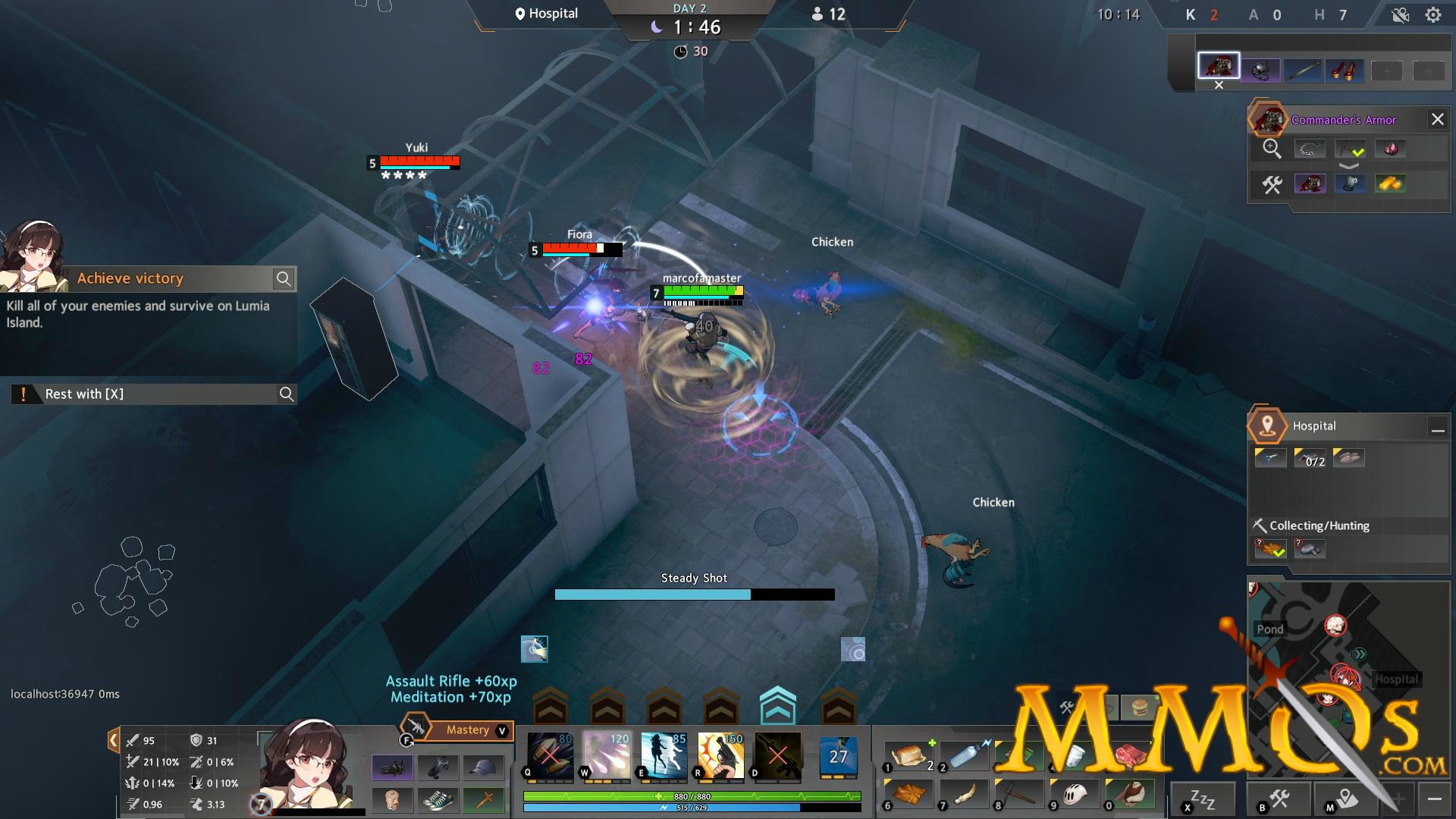Toggle the checked hunting item under Collecting/Hunting
Image resolution: width=1456 pixels, height=819 pixels.
[1270, 548]
